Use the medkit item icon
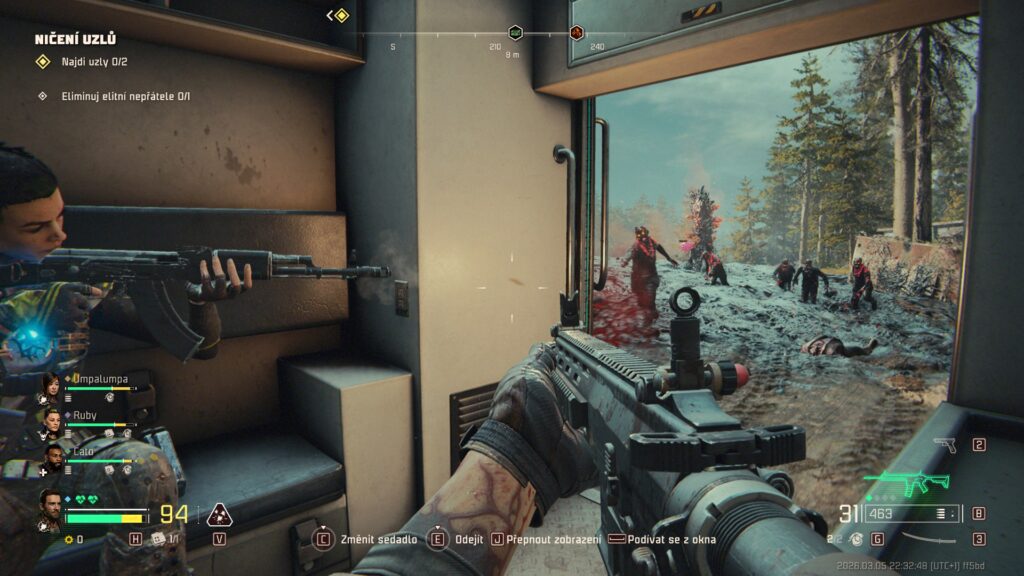The width and height of the screenshot is (1024, 576). [158, 538]
